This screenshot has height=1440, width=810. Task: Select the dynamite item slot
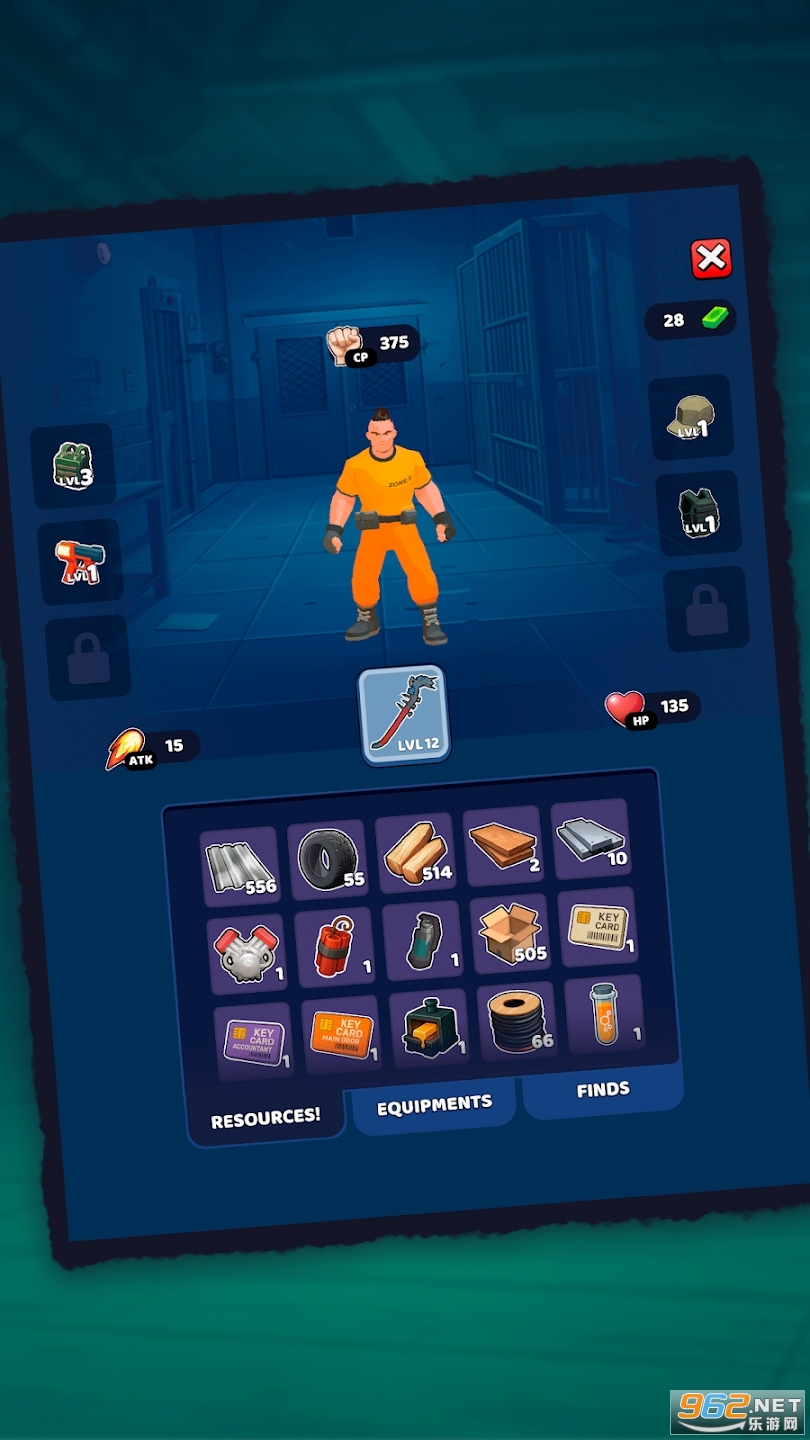point(335,947)
